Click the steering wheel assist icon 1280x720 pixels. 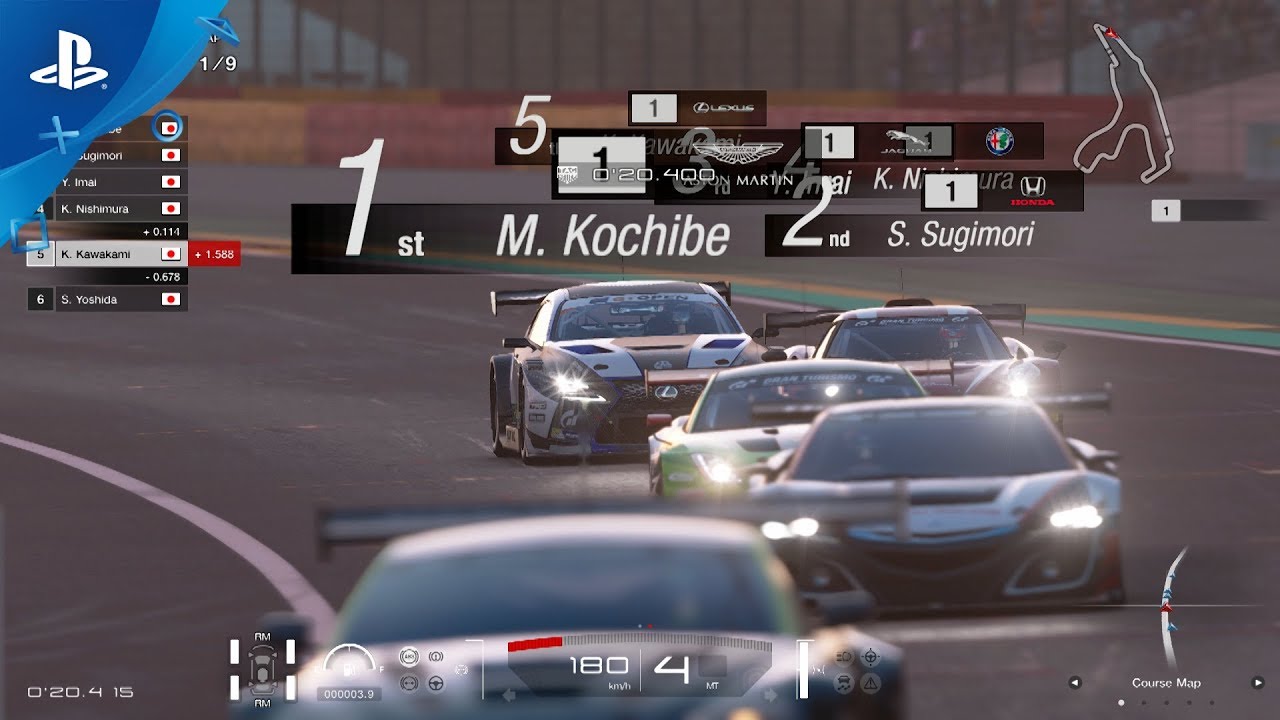point(436,683)
